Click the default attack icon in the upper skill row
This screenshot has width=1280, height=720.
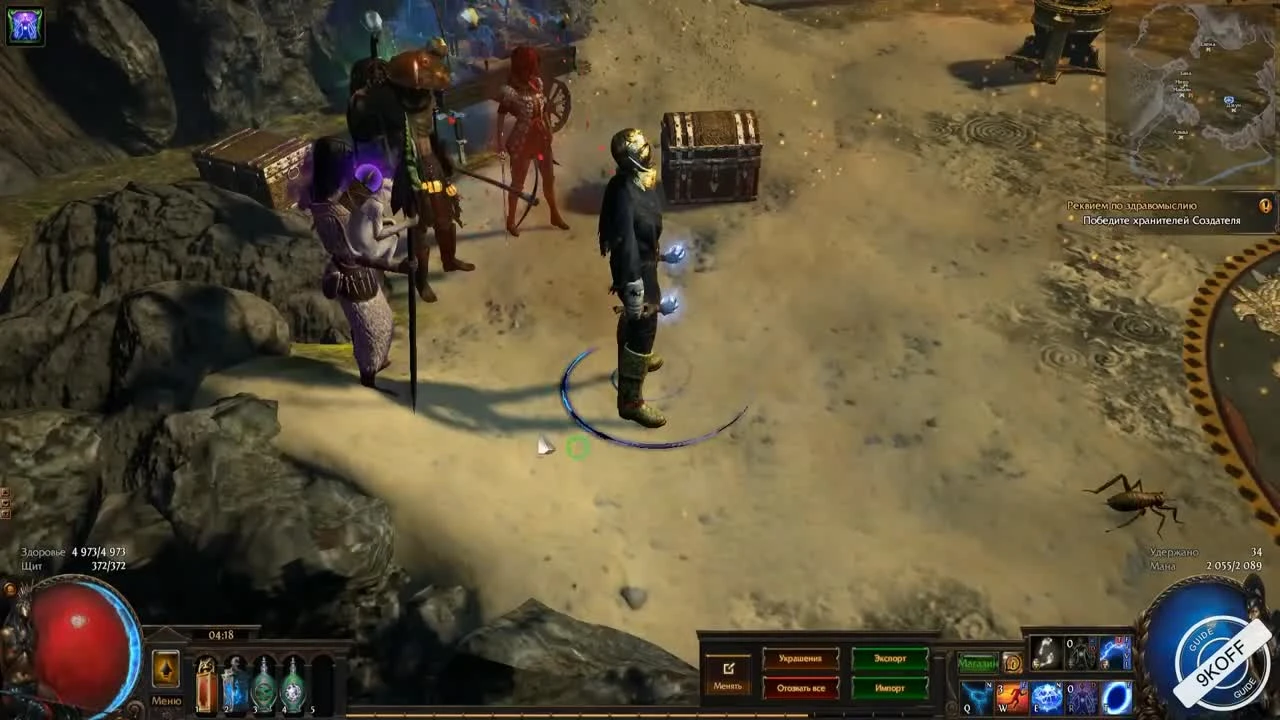pos(1047,655)
